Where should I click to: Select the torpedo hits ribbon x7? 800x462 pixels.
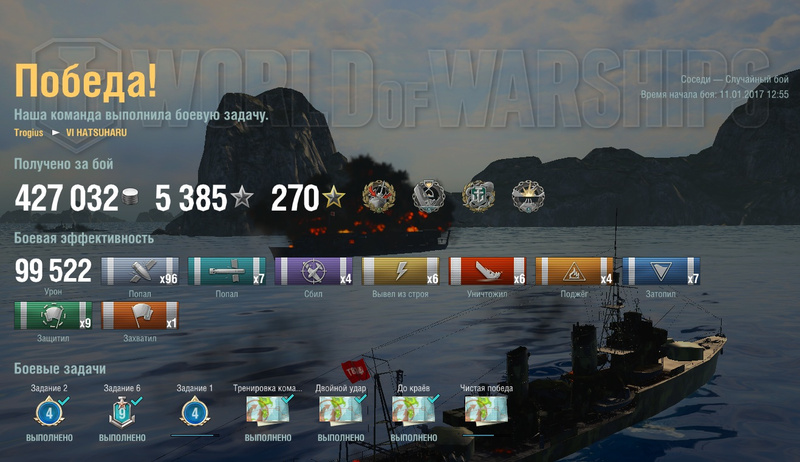pyautogui.click(x=226, y=272)
